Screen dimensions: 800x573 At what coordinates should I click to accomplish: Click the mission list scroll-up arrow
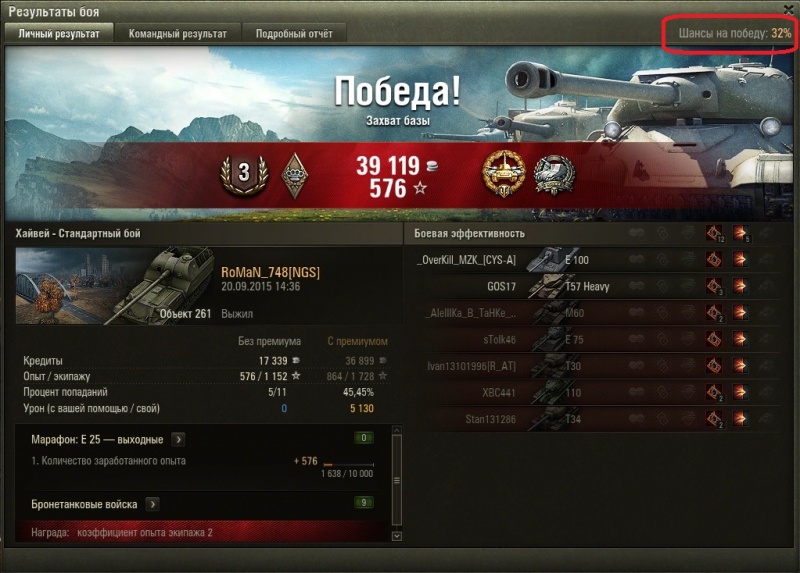point(397,429)
